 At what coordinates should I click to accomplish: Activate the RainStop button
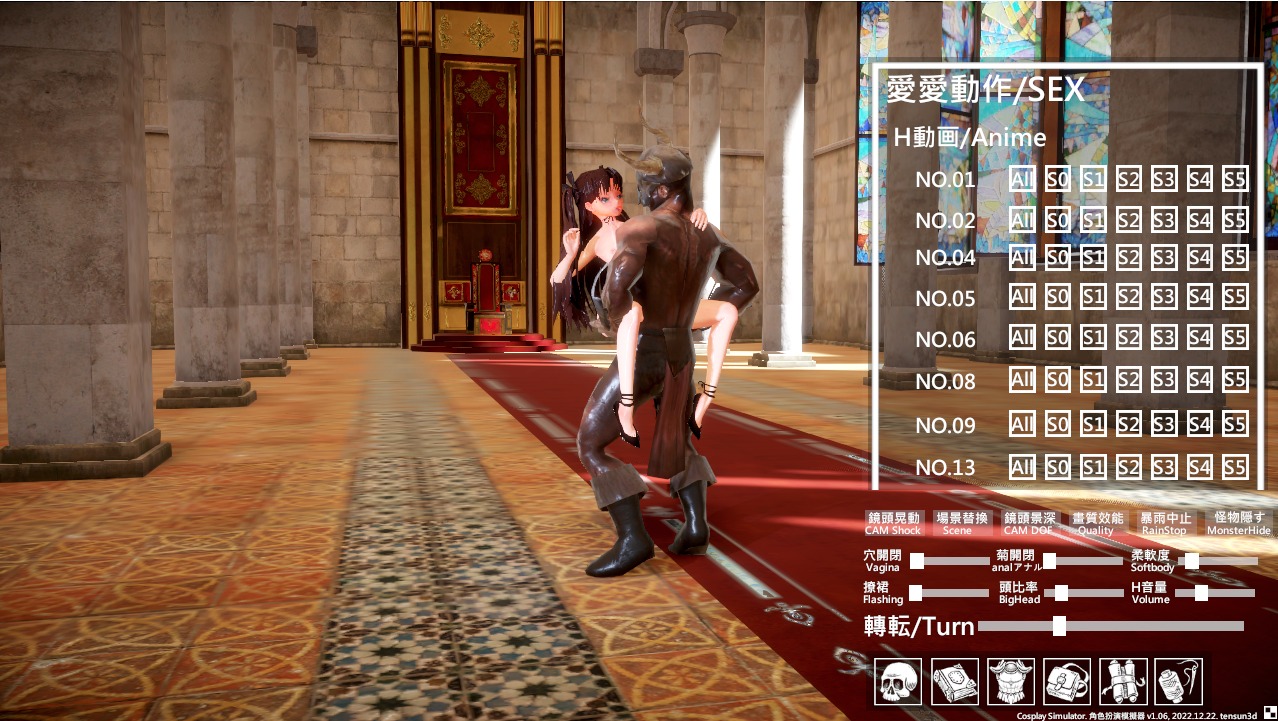(1165, 523)
